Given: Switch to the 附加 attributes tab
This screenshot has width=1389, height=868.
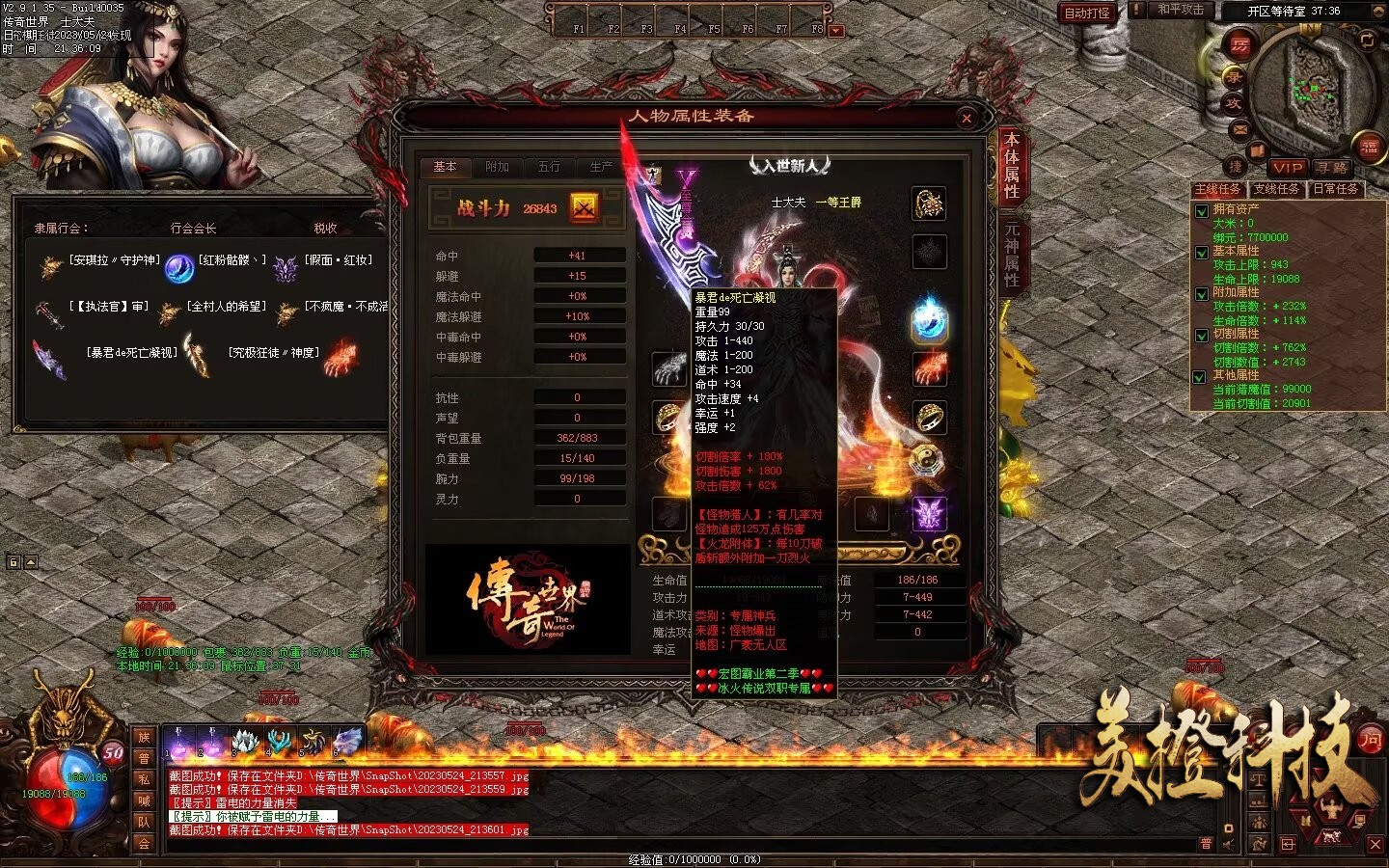Looking at the screenshot, I should [x=498, y=167].
